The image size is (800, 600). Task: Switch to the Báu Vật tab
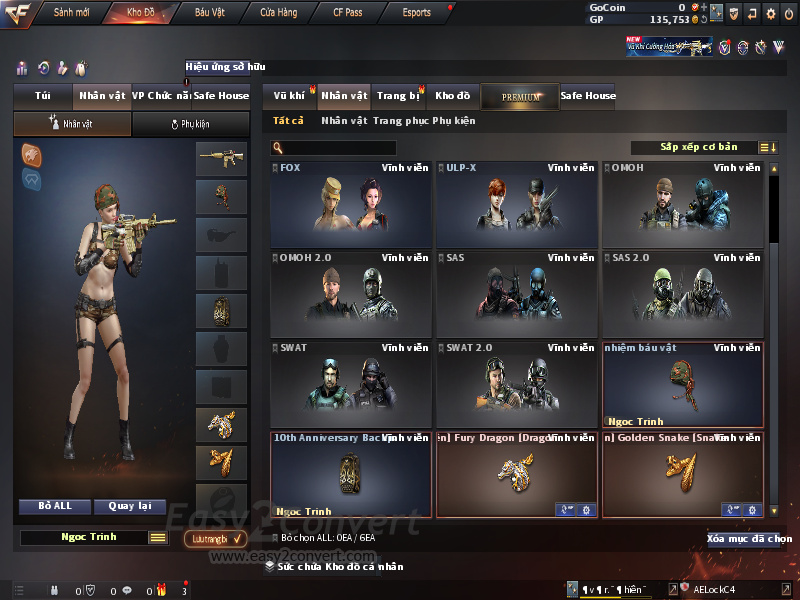coord(210,13)
